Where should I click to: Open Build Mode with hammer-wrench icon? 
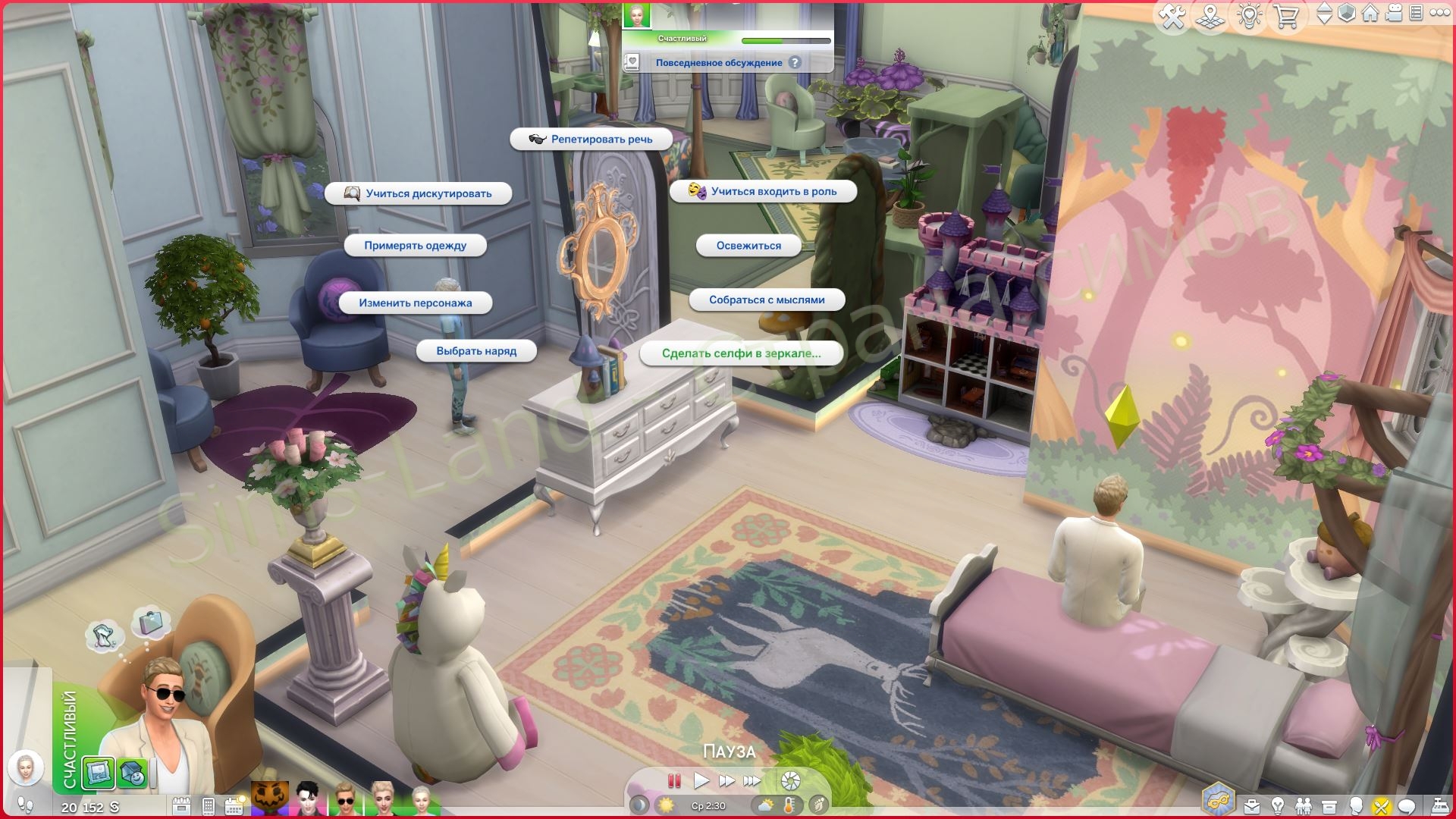(x=1172, y=17)
